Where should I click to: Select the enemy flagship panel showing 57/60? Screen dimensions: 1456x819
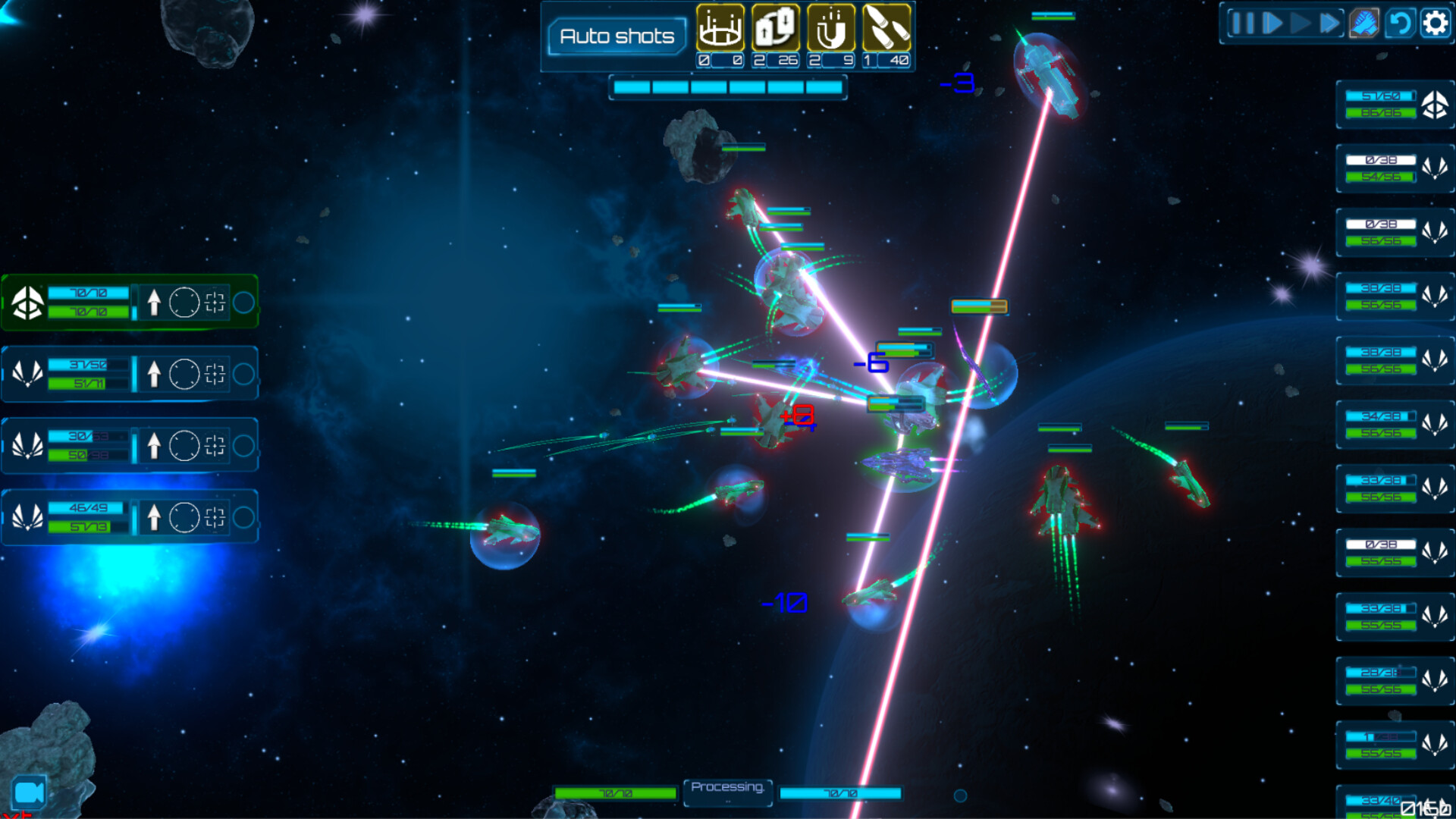1394,105
